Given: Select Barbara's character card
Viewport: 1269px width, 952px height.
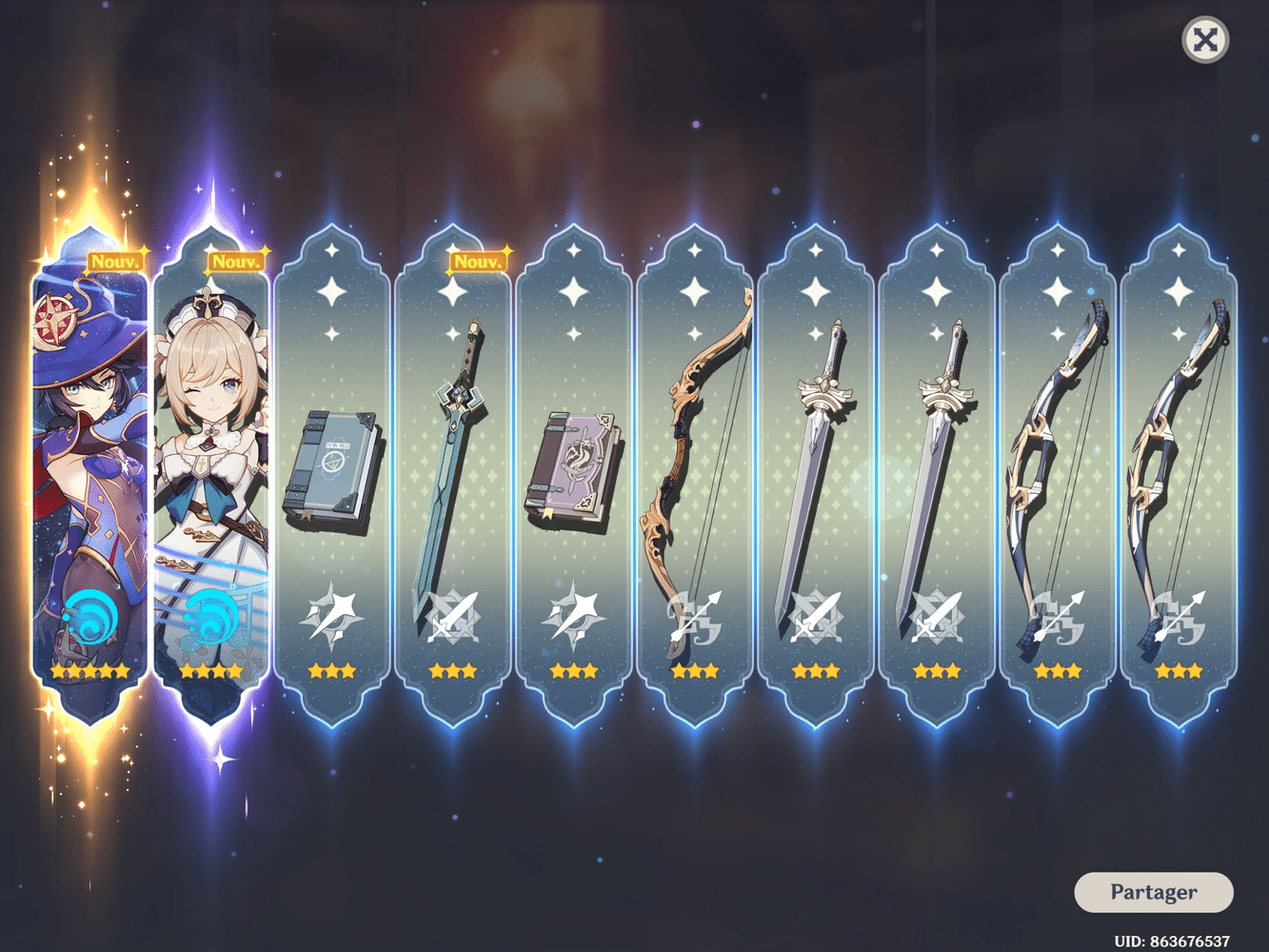Looking at the screenshot, I should point(211,457).
